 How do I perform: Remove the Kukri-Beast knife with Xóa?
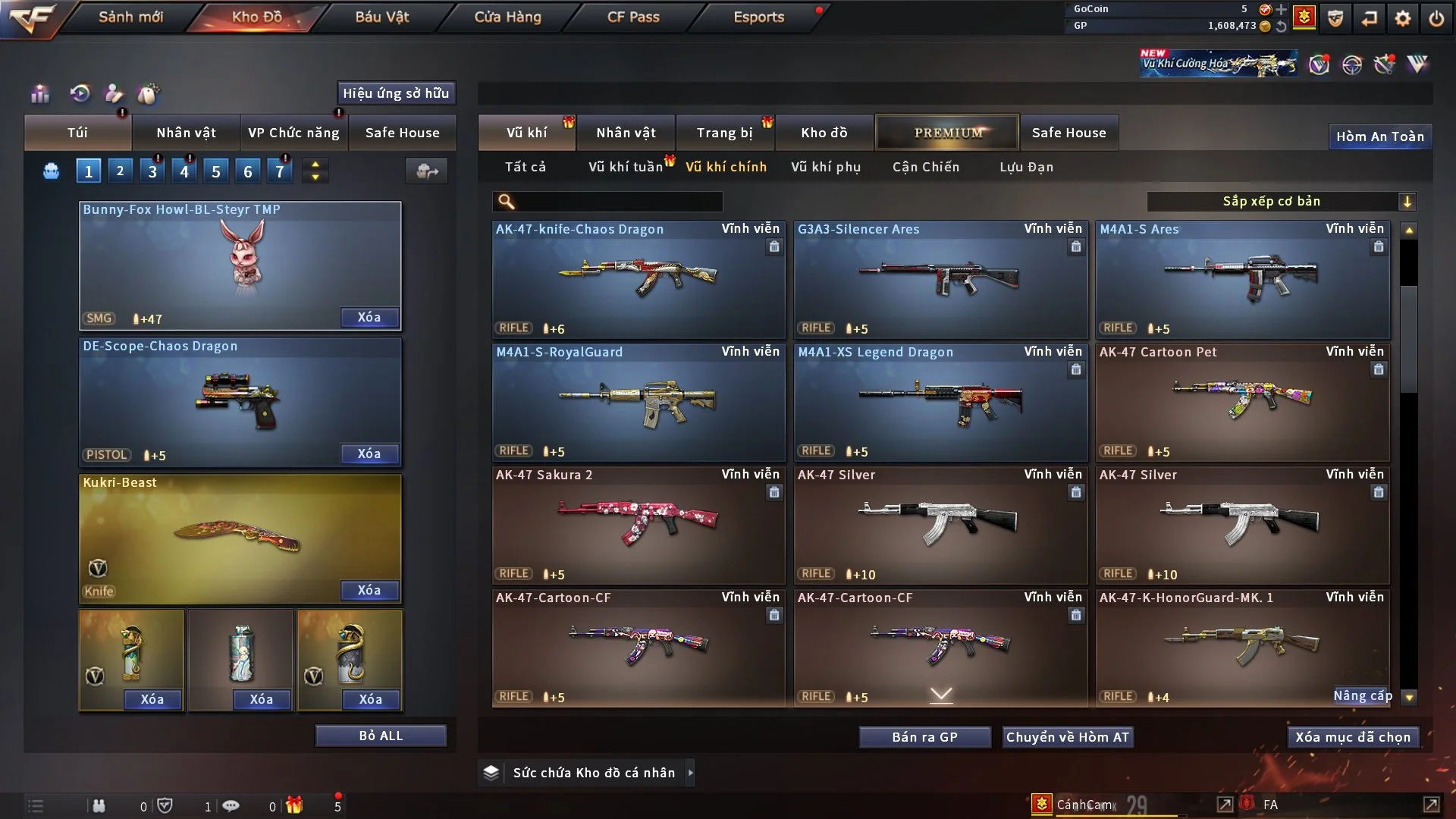pyautogui.click(x=369, y=590)
